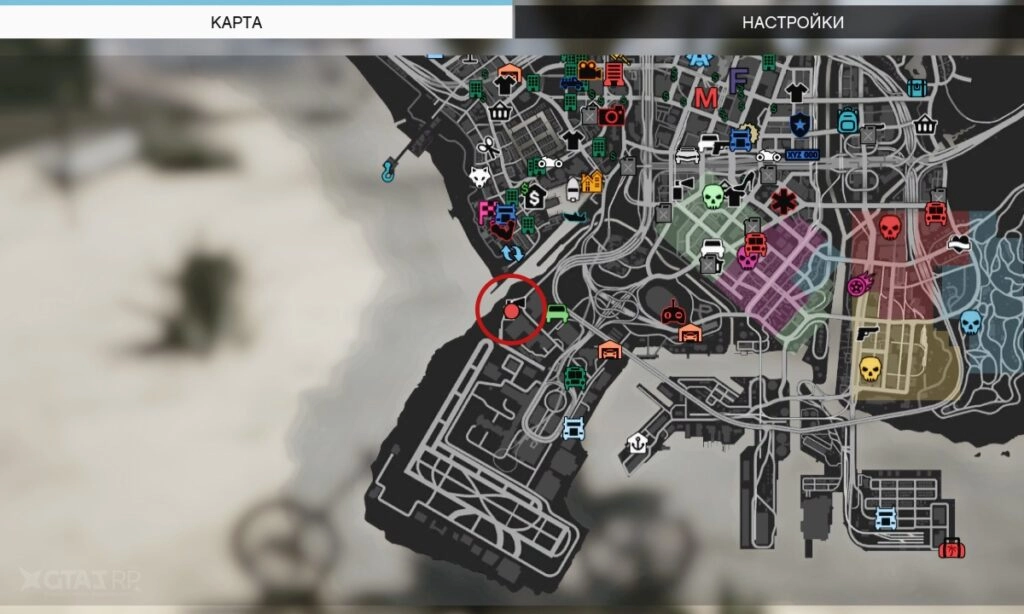The width and height of the screenshot is (1024, 614).
Task: Click the teal backpack marker
Action: [848, 121]
